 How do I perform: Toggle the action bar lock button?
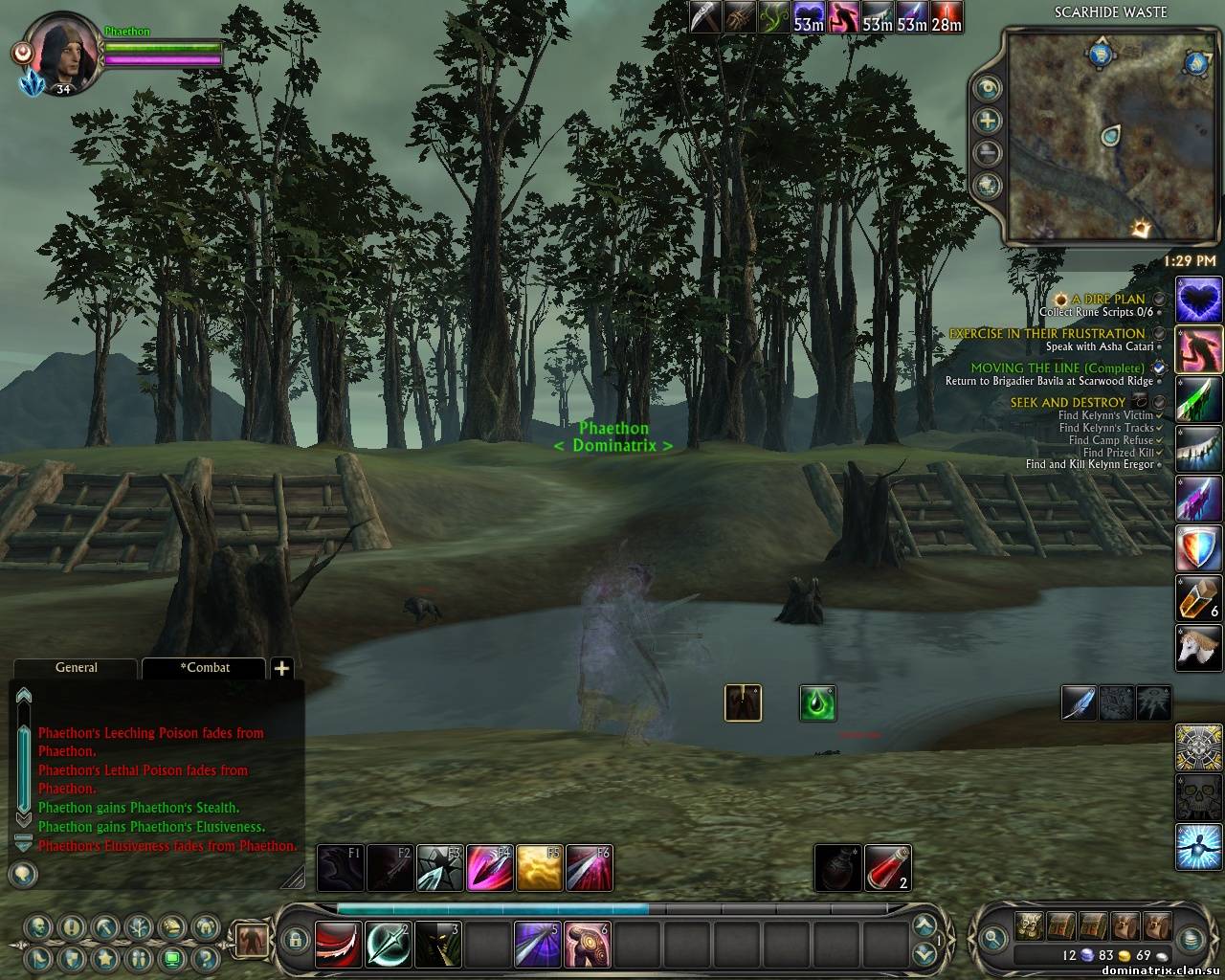pos(296,940)
